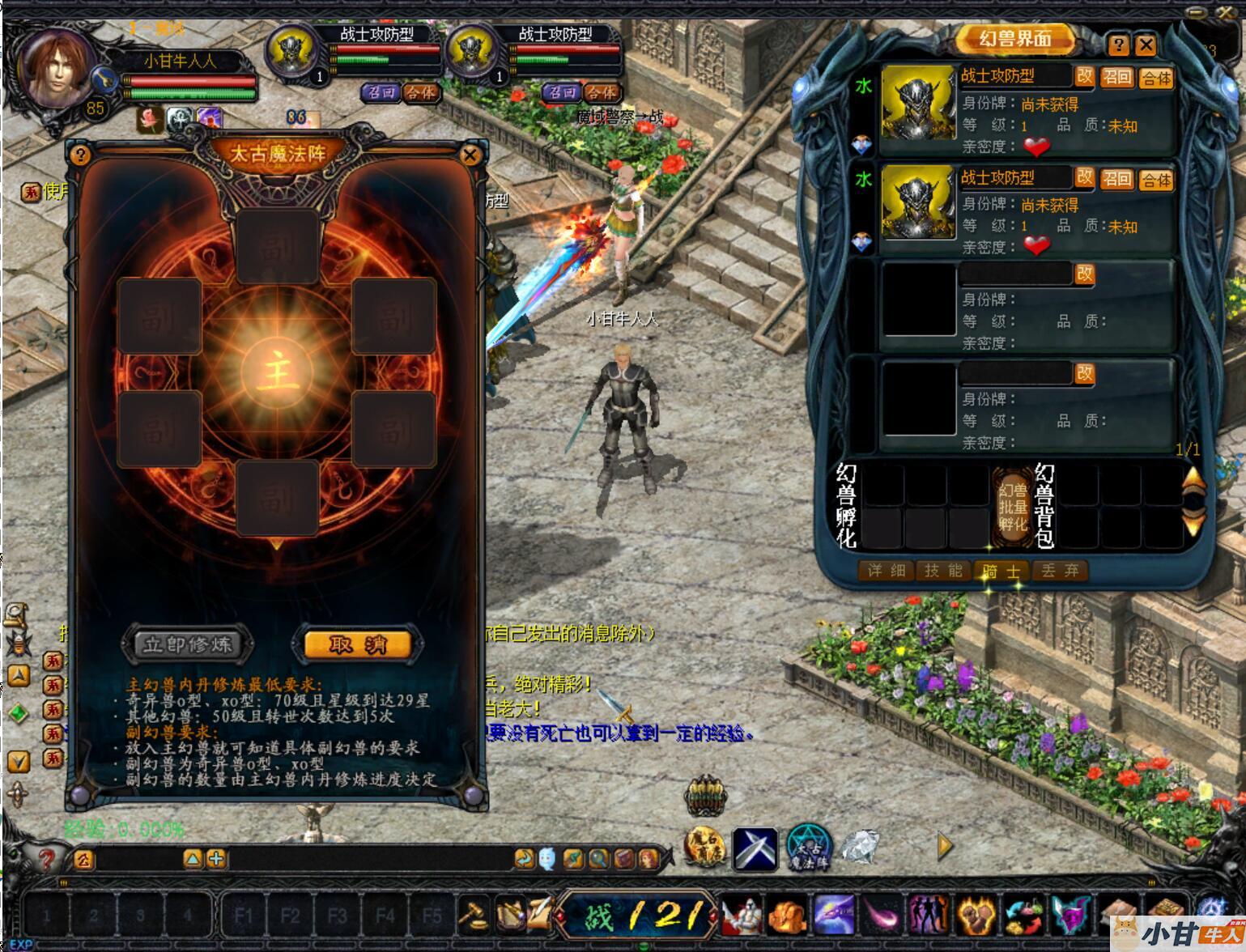The width and height of the screenshot is (1246, 952).
Task: Open the 技能 skills tab
Action: (x=943, y=571)
